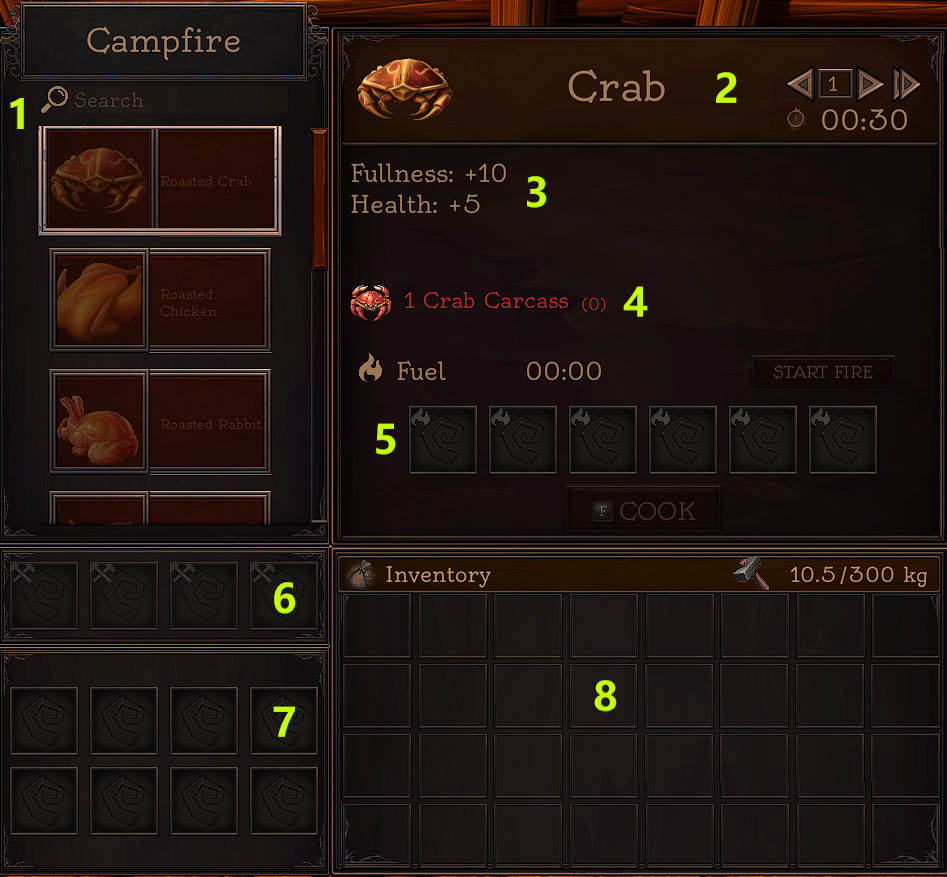
Task: Hit the COOK button
Action: point(644,511)
